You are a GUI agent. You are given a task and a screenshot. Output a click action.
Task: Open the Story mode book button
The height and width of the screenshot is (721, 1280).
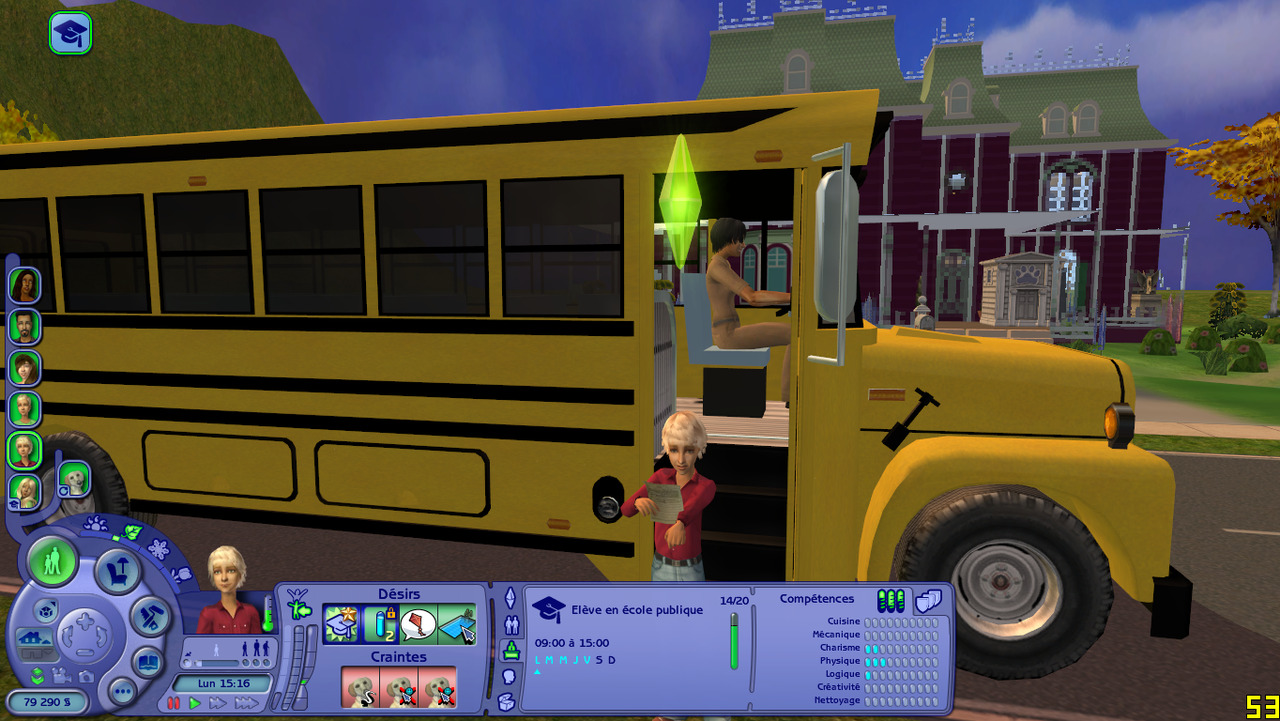coord(148,661)
